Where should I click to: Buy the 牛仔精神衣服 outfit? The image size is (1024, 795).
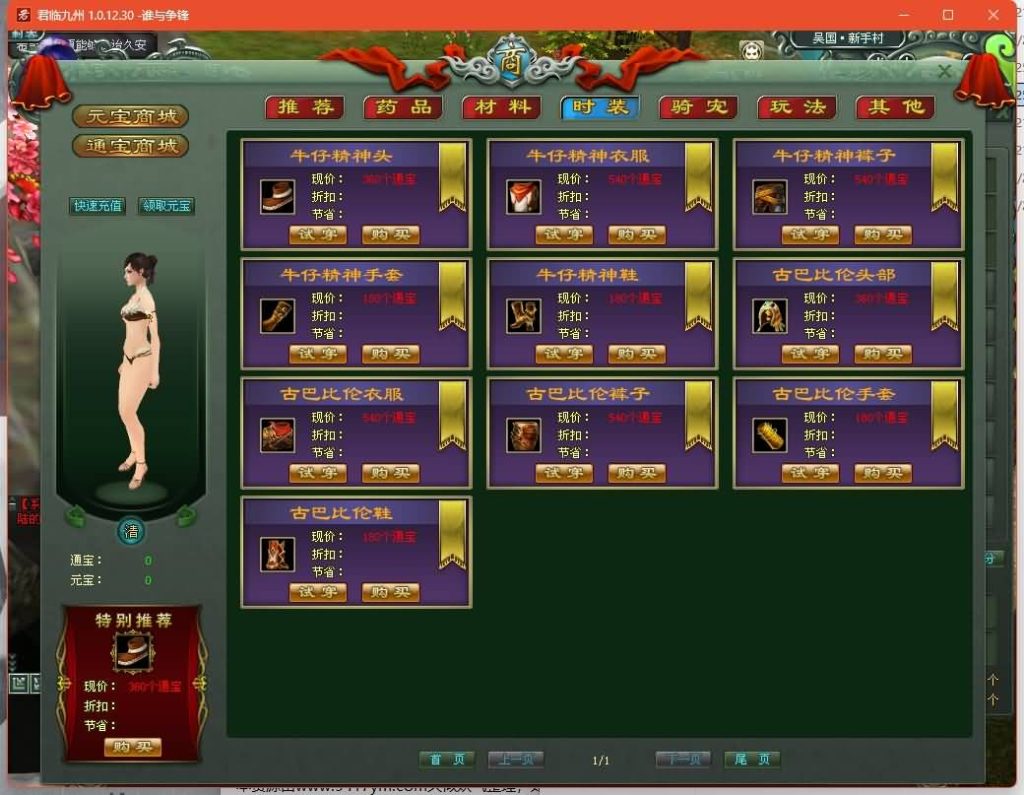(637, 235)
